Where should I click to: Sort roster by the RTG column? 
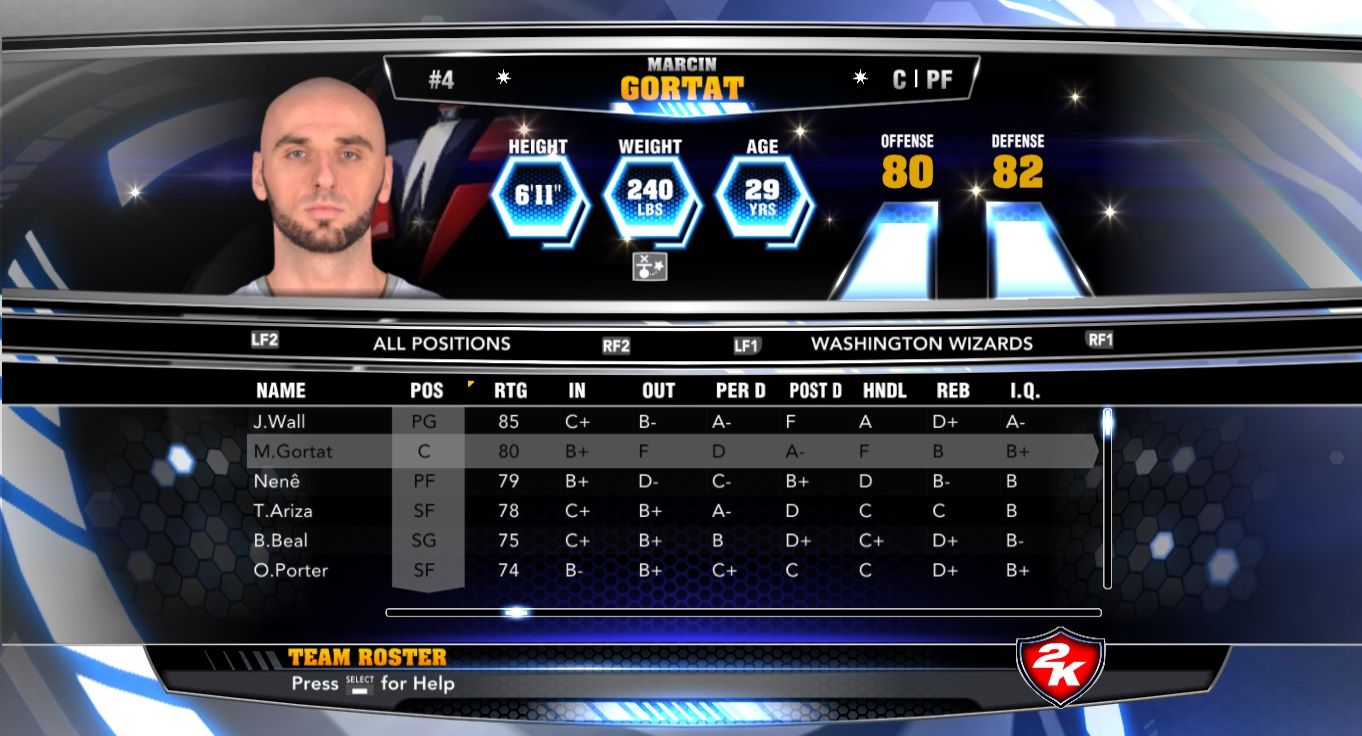point(510,391)
